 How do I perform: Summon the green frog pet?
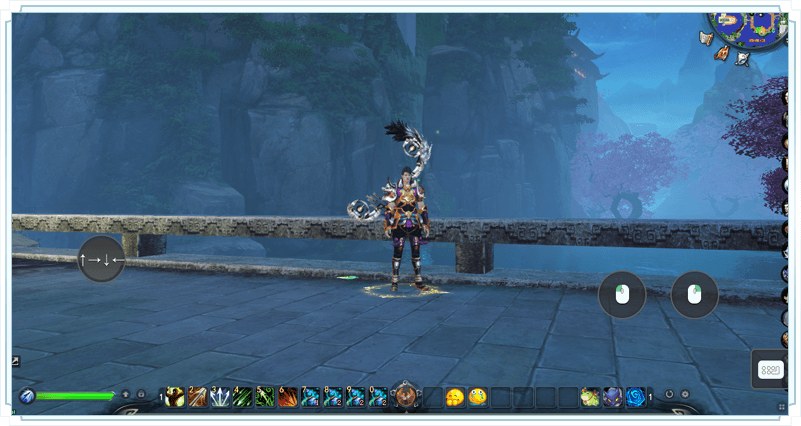coord(590,397)
